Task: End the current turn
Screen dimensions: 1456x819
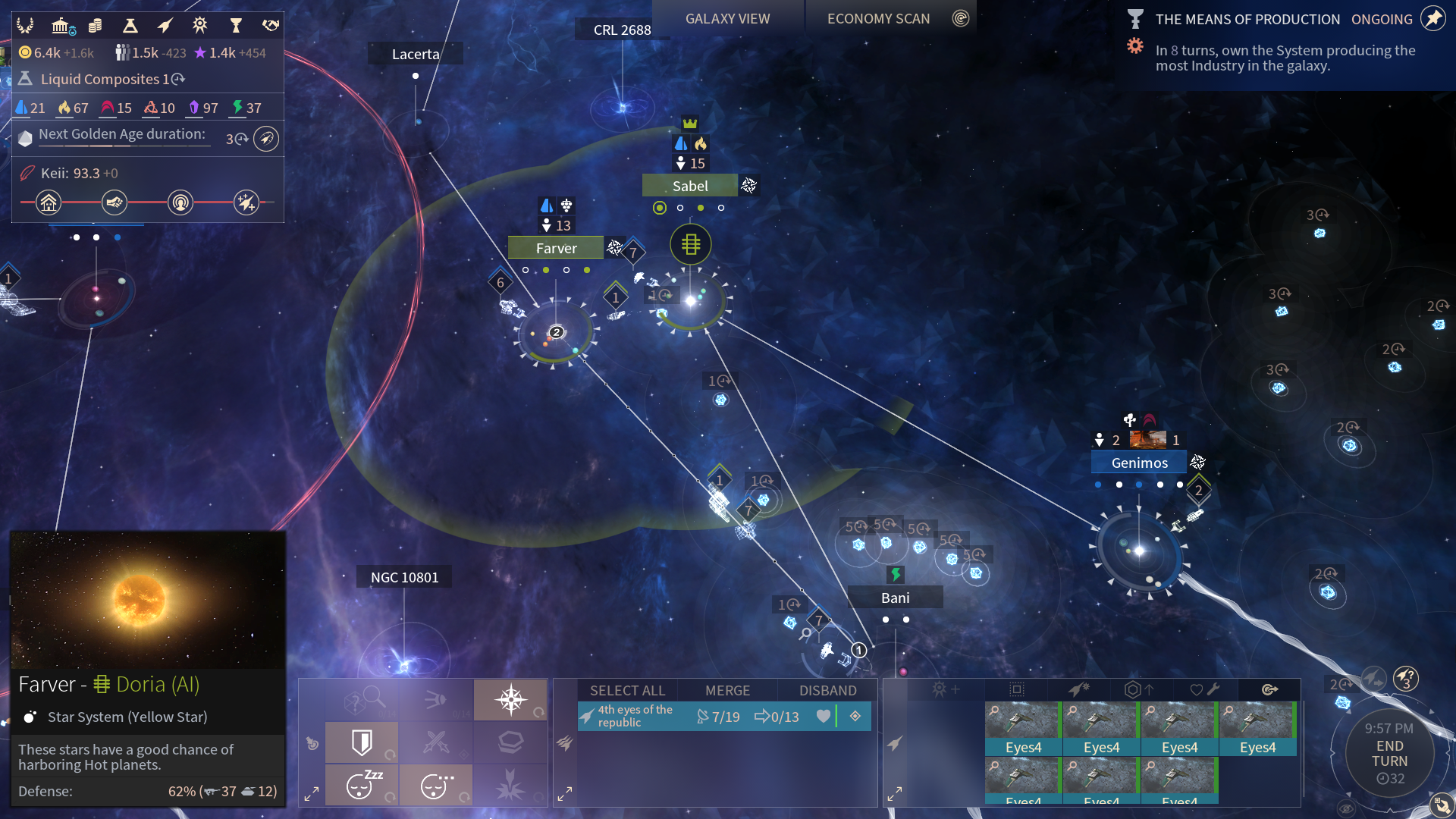Action: [1389, 754]
